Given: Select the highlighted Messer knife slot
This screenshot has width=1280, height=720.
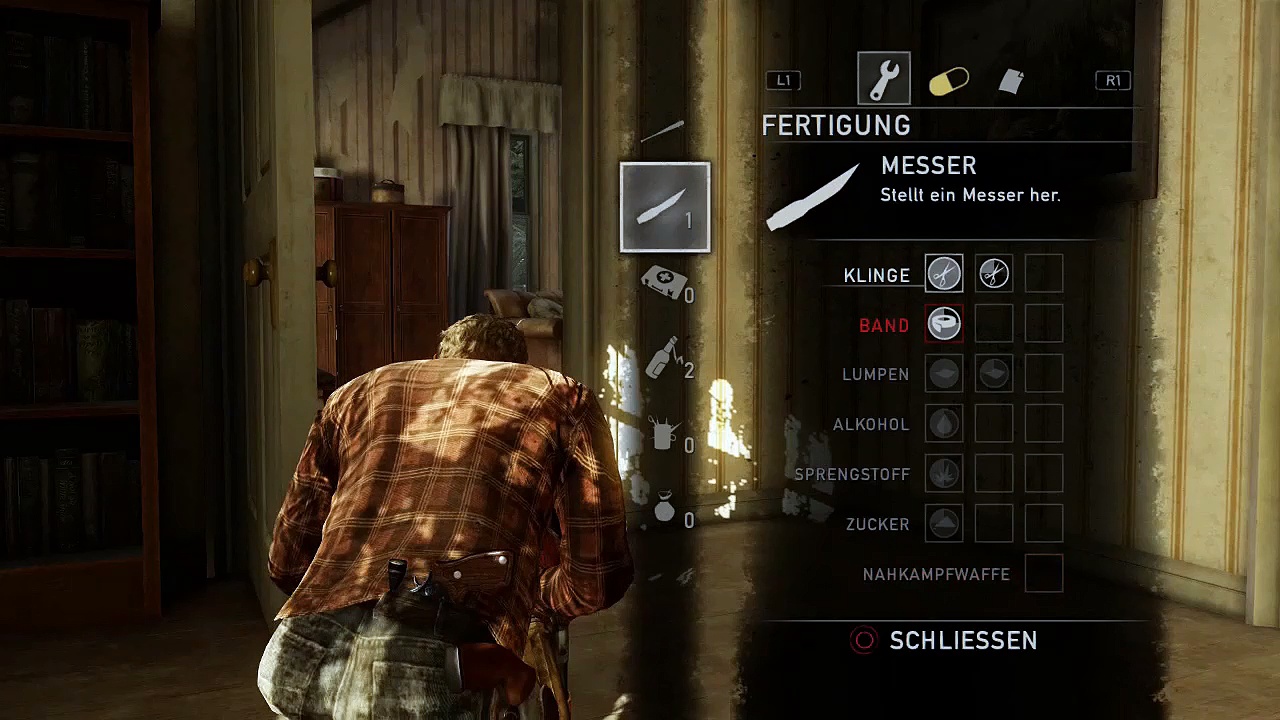Looking at the screenshot, I should (x=665, y=207).
